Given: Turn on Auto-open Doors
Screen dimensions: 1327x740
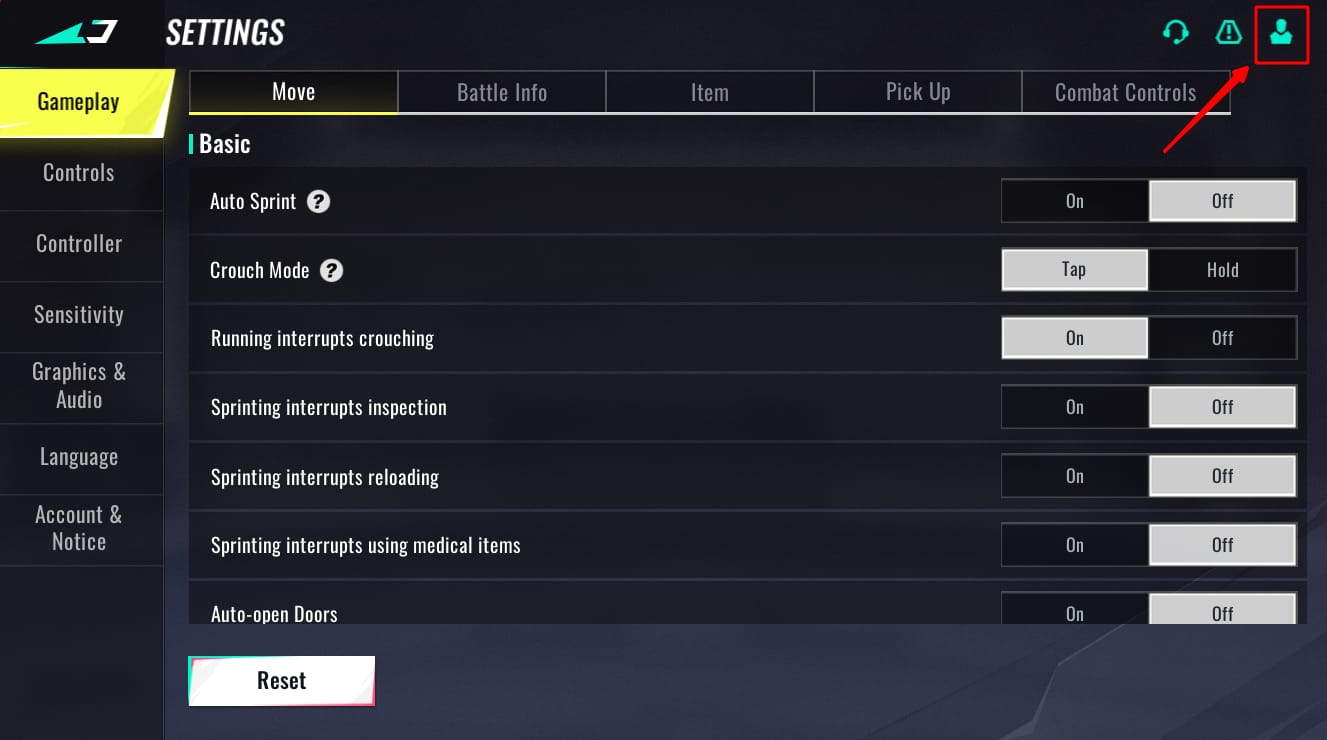Looking at the screenshot, I should tap(1074, 611).
